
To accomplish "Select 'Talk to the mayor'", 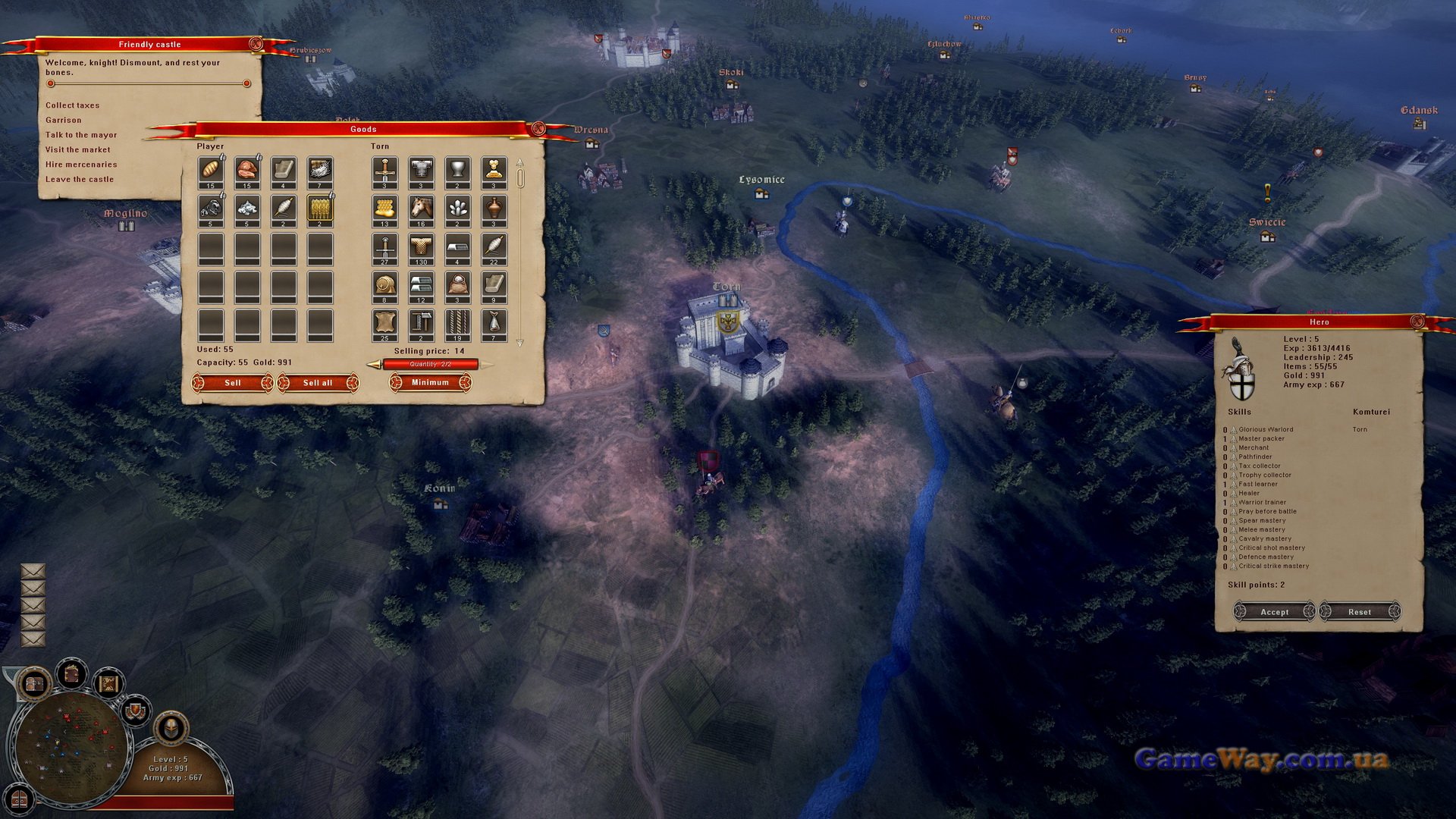I will tap(80, 135).
